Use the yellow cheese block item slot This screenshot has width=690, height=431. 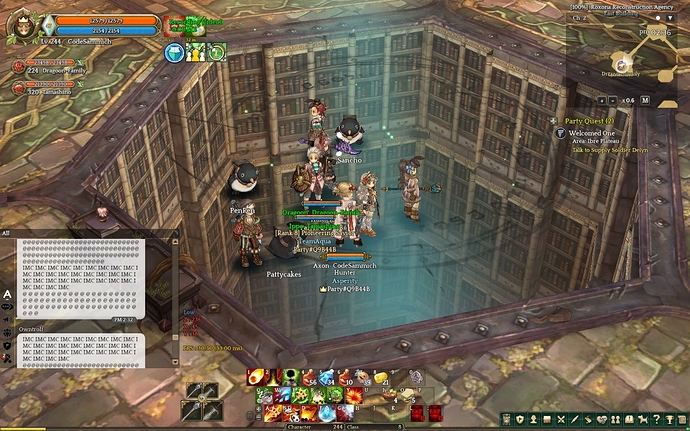click(382, 377)
